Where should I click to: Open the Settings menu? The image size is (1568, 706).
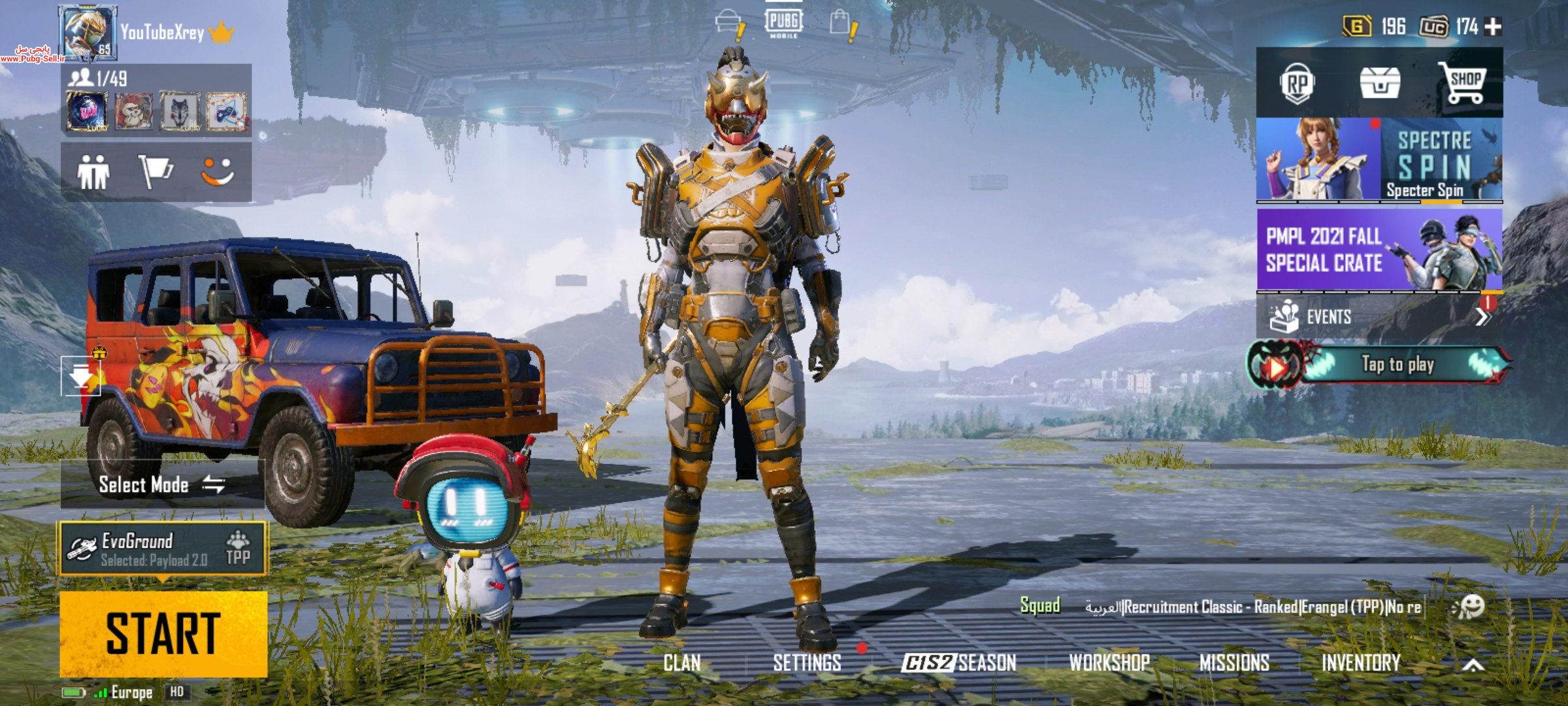tap(807, 663)
